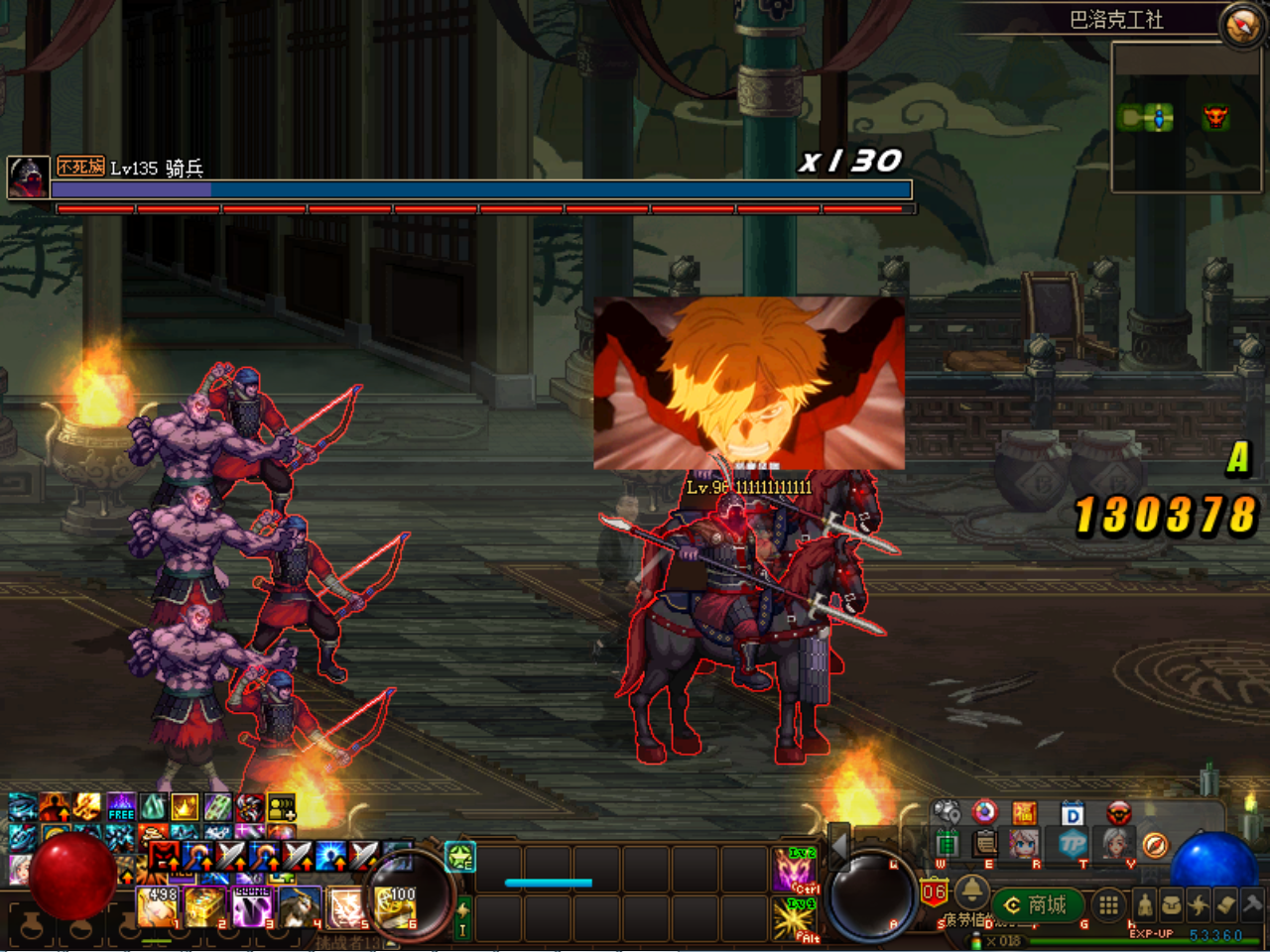
Task: Select the monkey figure in quickslot 4
Action: [x=299, y=907]
